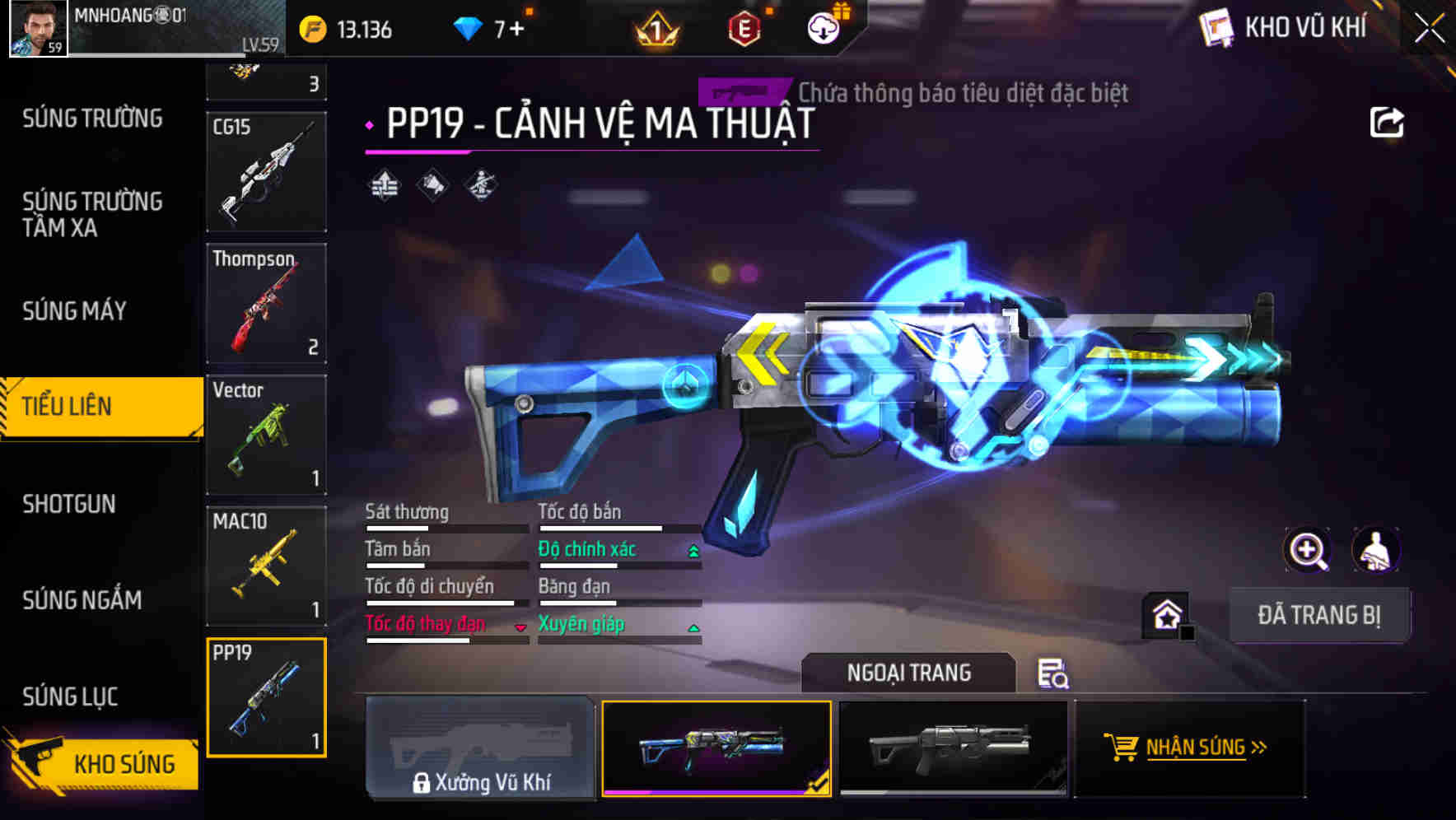The image size is (1456, 820).
Task: Open the magnifier zoom preview icon
Action: click(x=1307, y=550)
